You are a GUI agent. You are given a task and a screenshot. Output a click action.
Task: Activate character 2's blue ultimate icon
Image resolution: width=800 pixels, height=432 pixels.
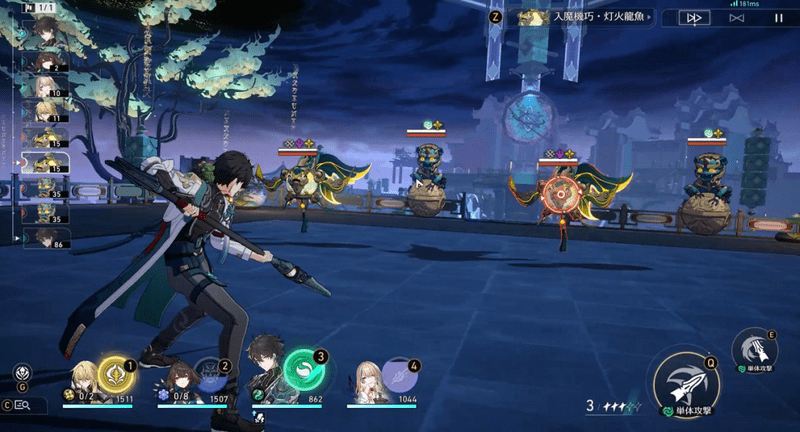coord(211,377)
